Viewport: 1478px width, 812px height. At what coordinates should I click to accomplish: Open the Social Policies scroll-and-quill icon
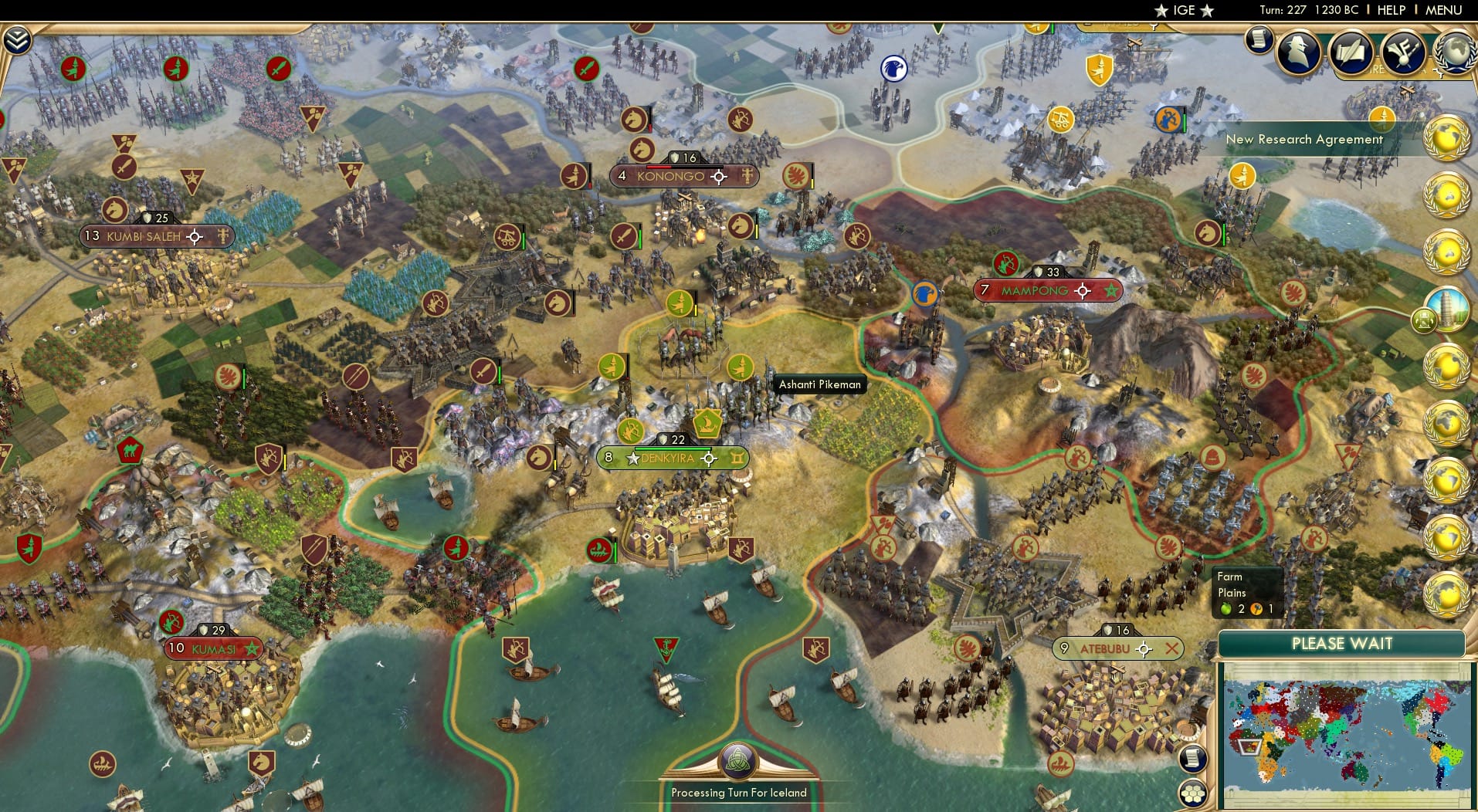1350,52
